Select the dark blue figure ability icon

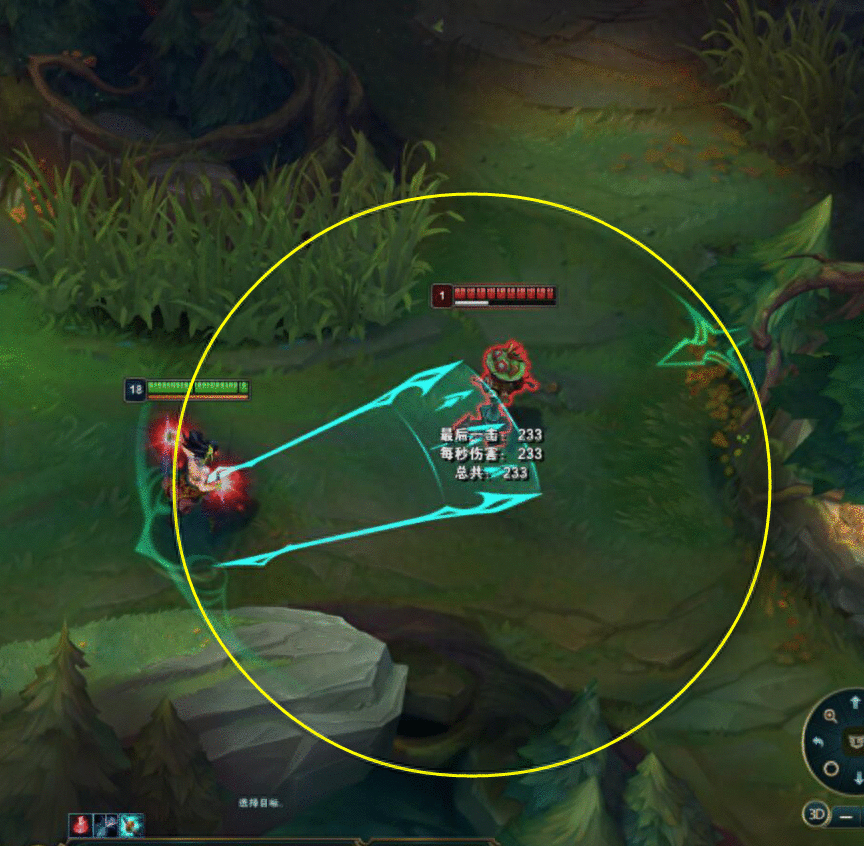click(x=106, y=825)
